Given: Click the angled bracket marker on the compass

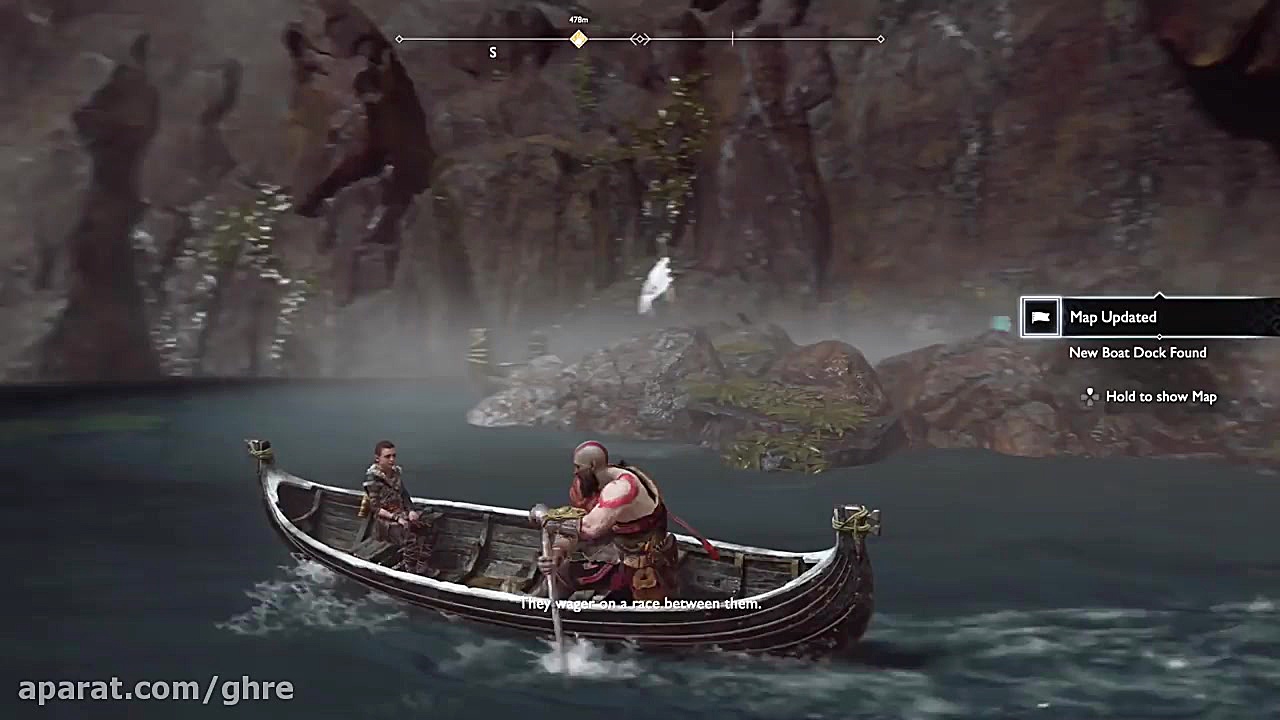Looking at the screenshot, I should 638,39.
